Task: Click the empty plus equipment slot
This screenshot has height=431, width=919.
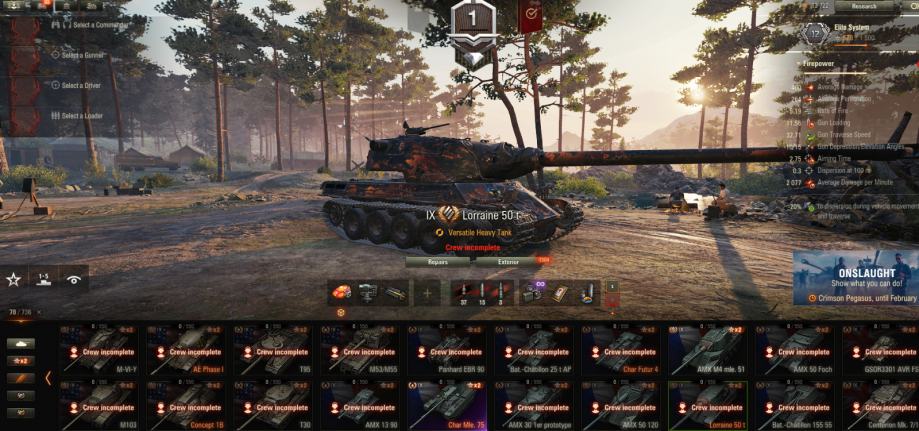Action: 428,292
